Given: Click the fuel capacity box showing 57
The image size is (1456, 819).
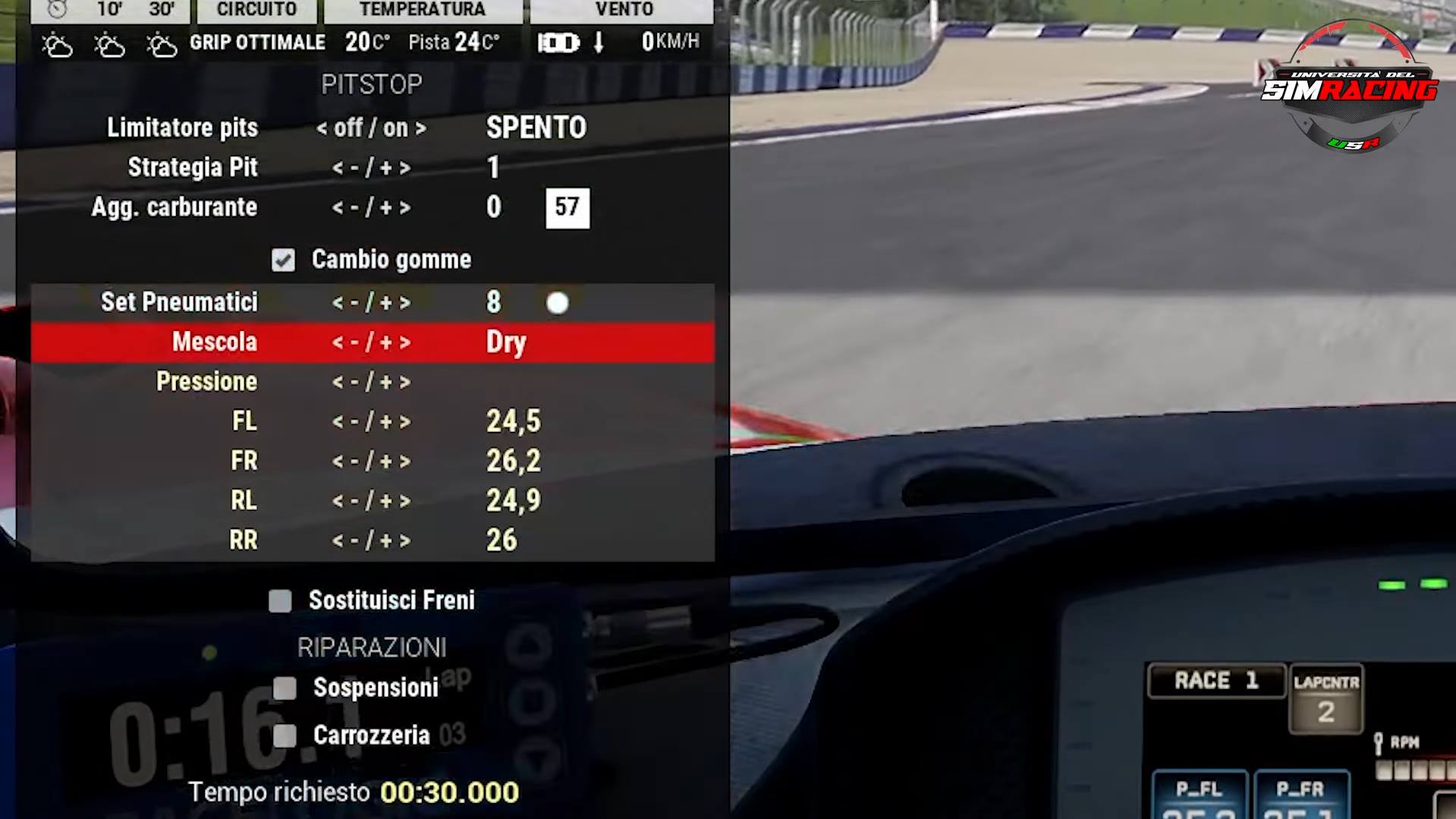Looking at the screenshot, I should tap(567, 206).
